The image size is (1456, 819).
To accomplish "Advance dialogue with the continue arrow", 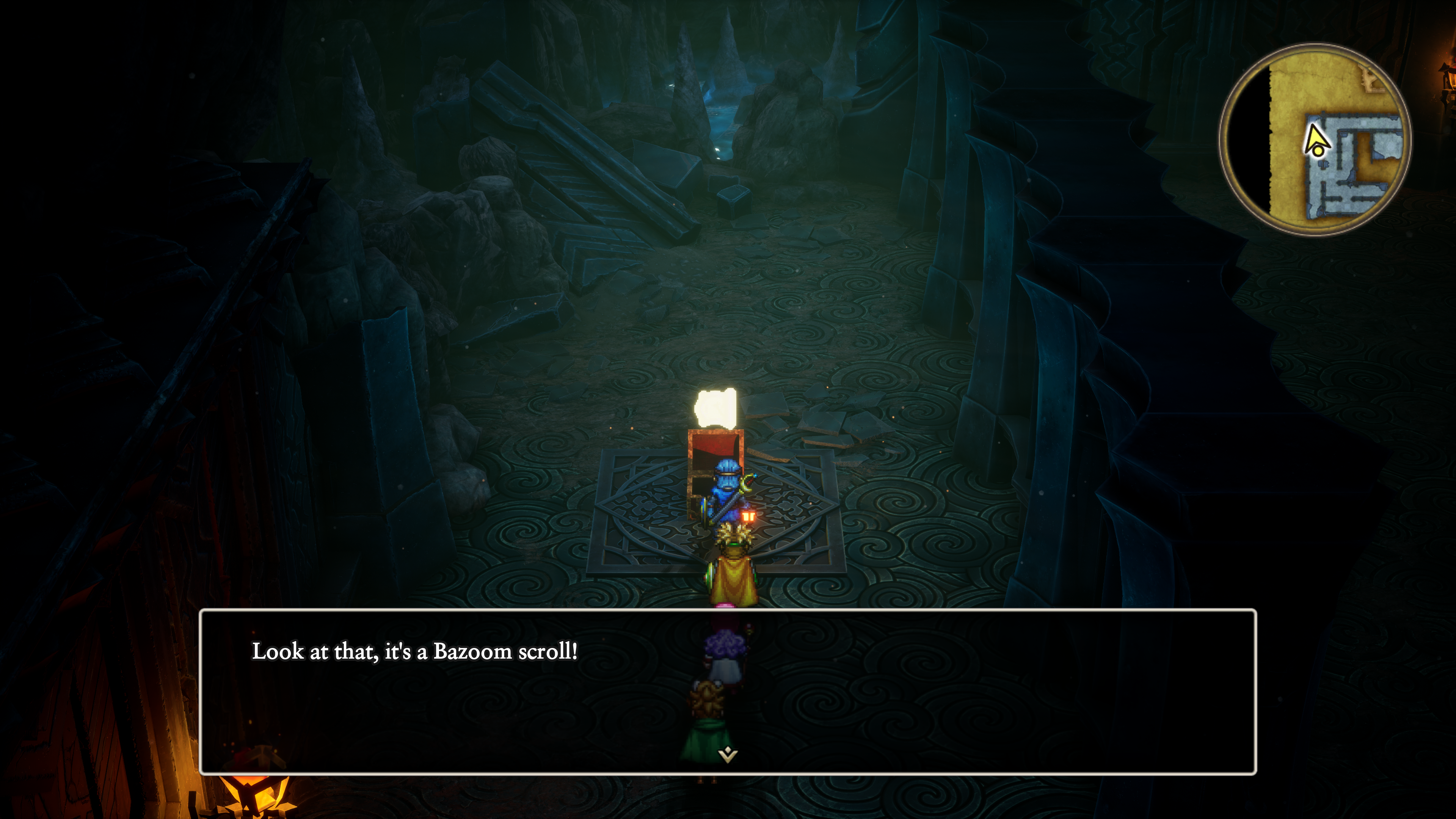I will point(728,754).
